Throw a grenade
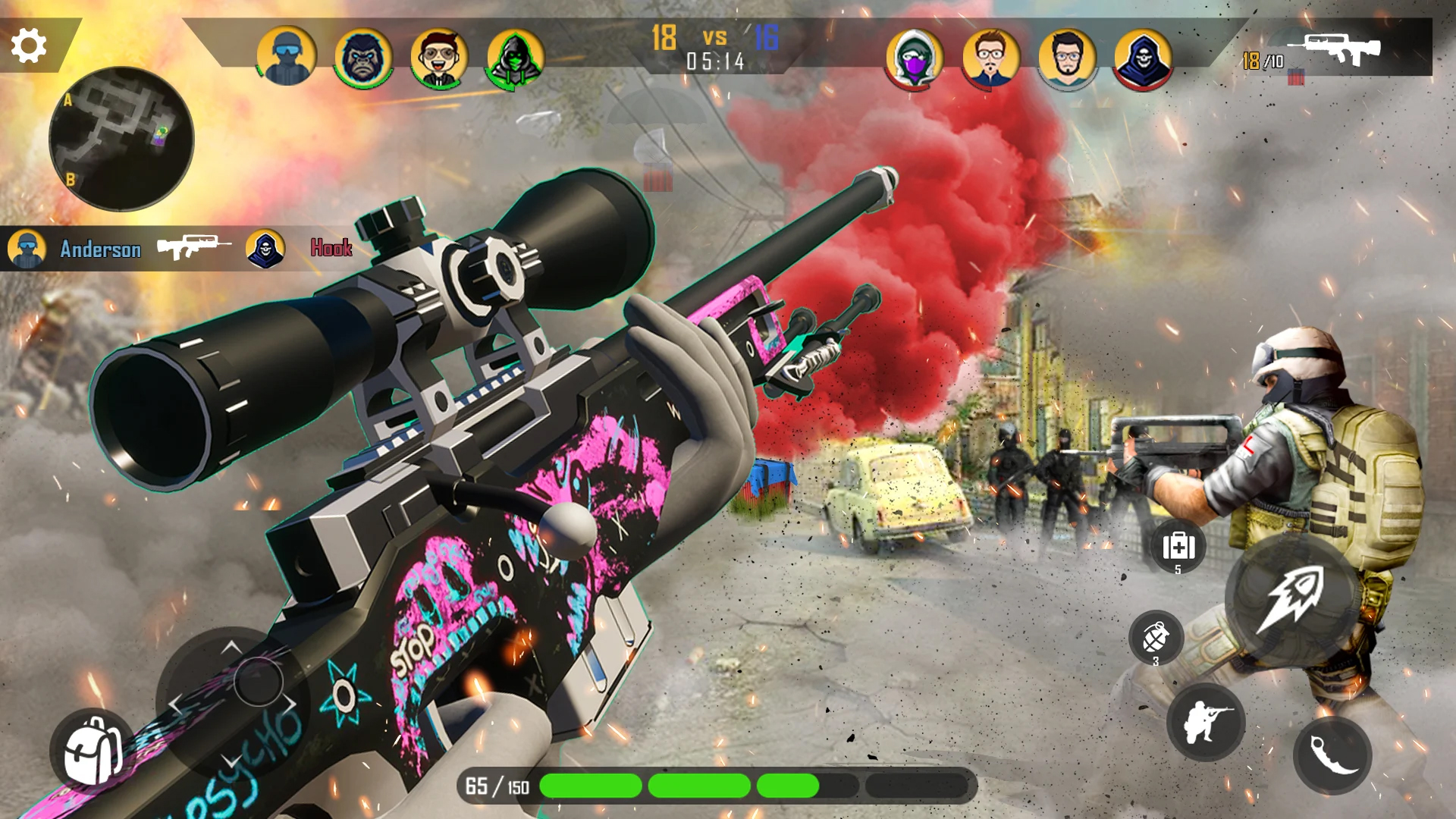This screenshot has width=1456, height=819. point(1156,638)
